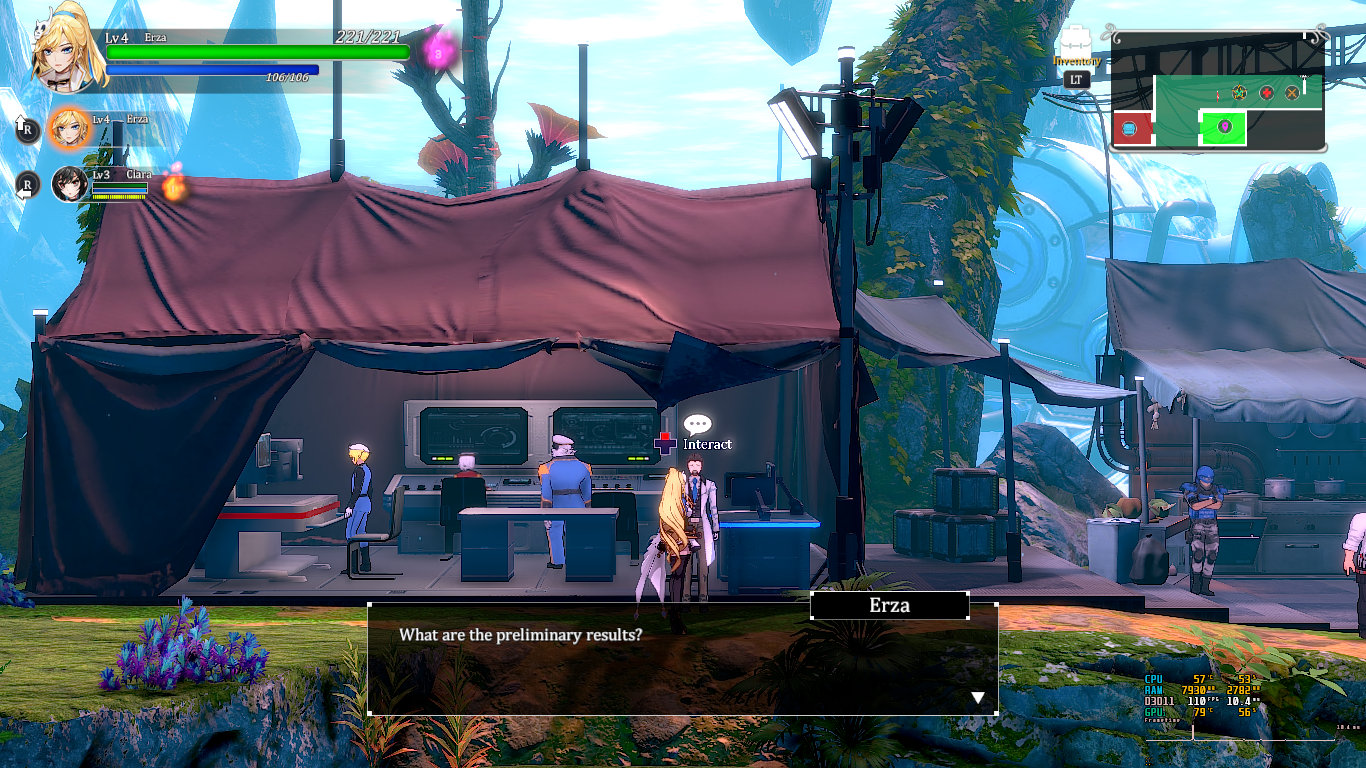Switch to Clara's party portrait

pyautogui.click(x=70, y=184)
